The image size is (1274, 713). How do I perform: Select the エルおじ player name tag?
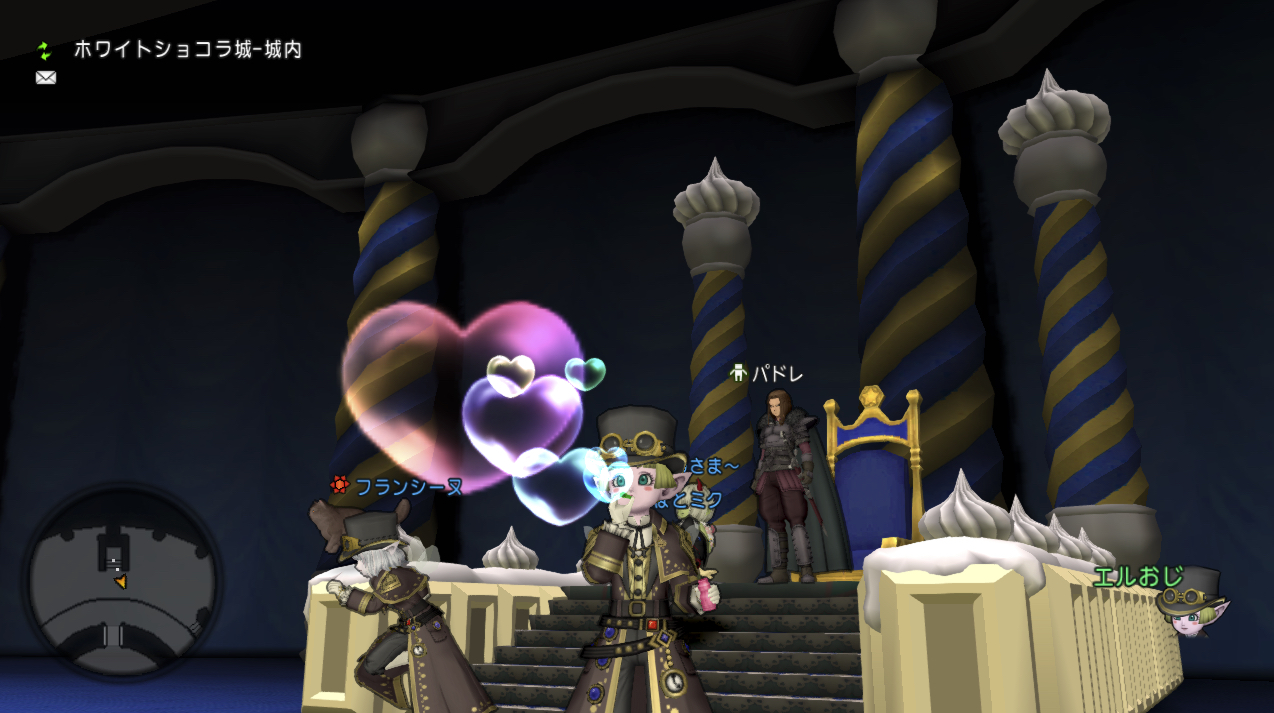pyautogui.click(x=1138, y=576)
